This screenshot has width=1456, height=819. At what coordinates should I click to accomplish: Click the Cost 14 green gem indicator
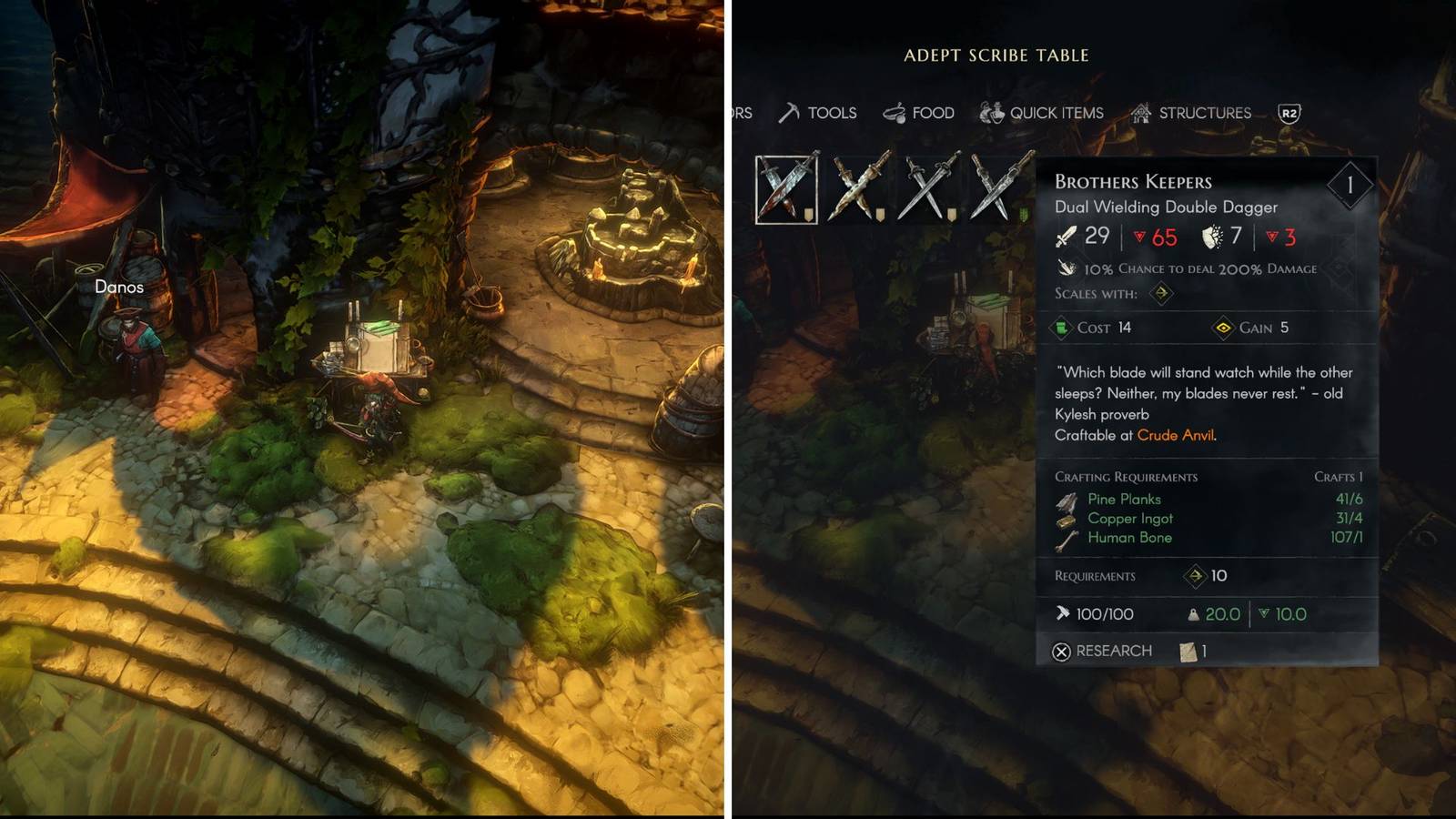coord(1061,329)
